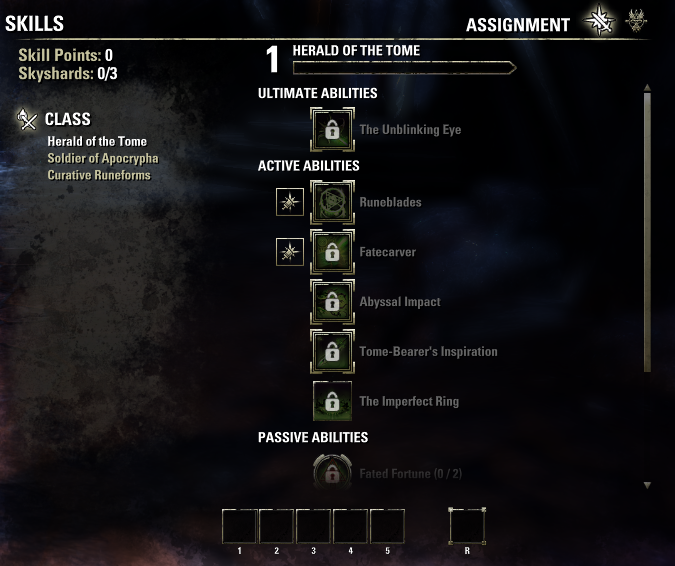Purchase Fatecarver with its skill point button
Image resolution: width=675 pixels, height=566 pixels.
pos(289,252)
